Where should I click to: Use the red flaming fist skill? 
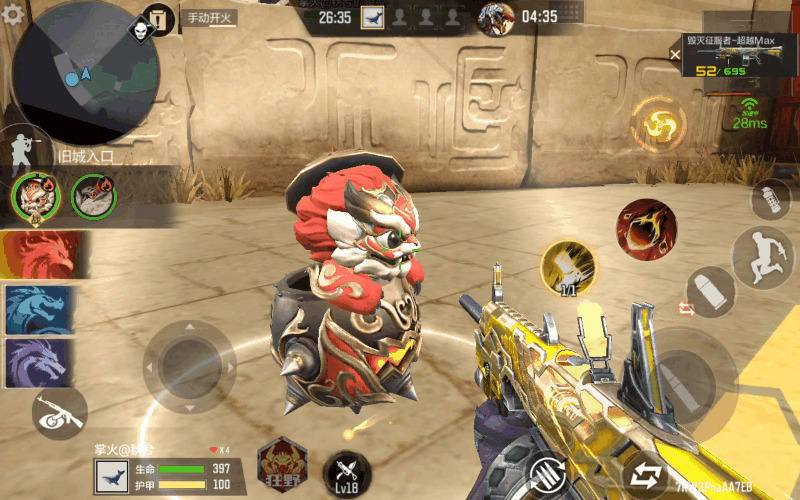pyautogui.click(x=645, y=228)
